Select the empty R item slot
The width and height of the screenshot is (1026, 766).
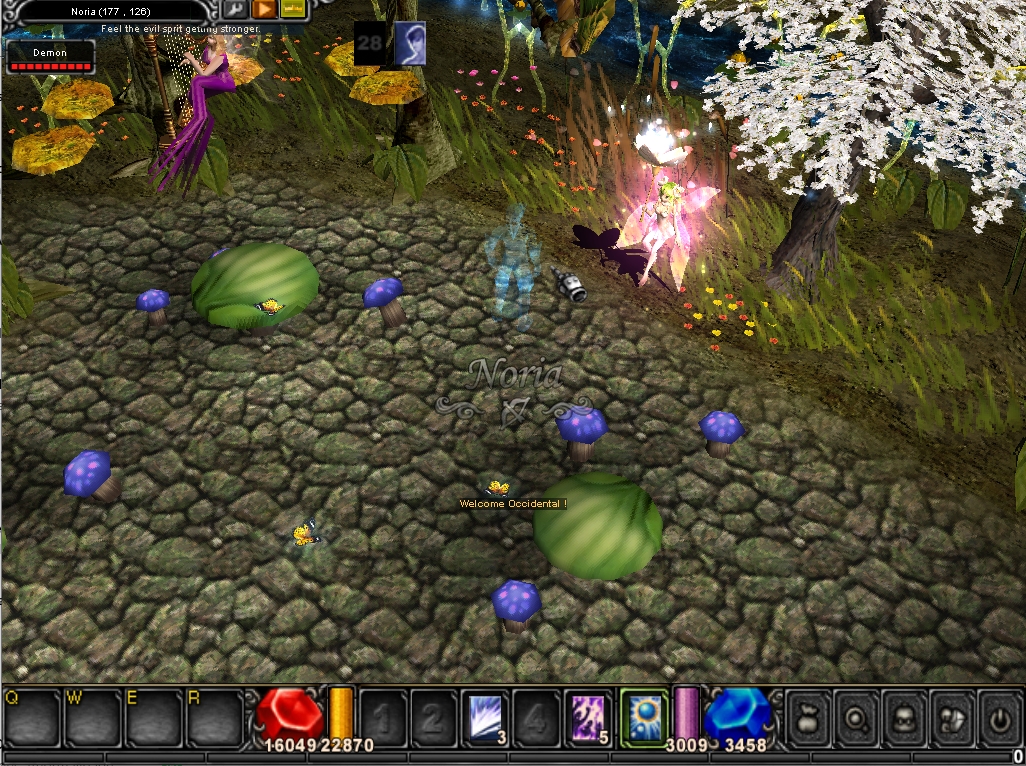coord(214,716)
